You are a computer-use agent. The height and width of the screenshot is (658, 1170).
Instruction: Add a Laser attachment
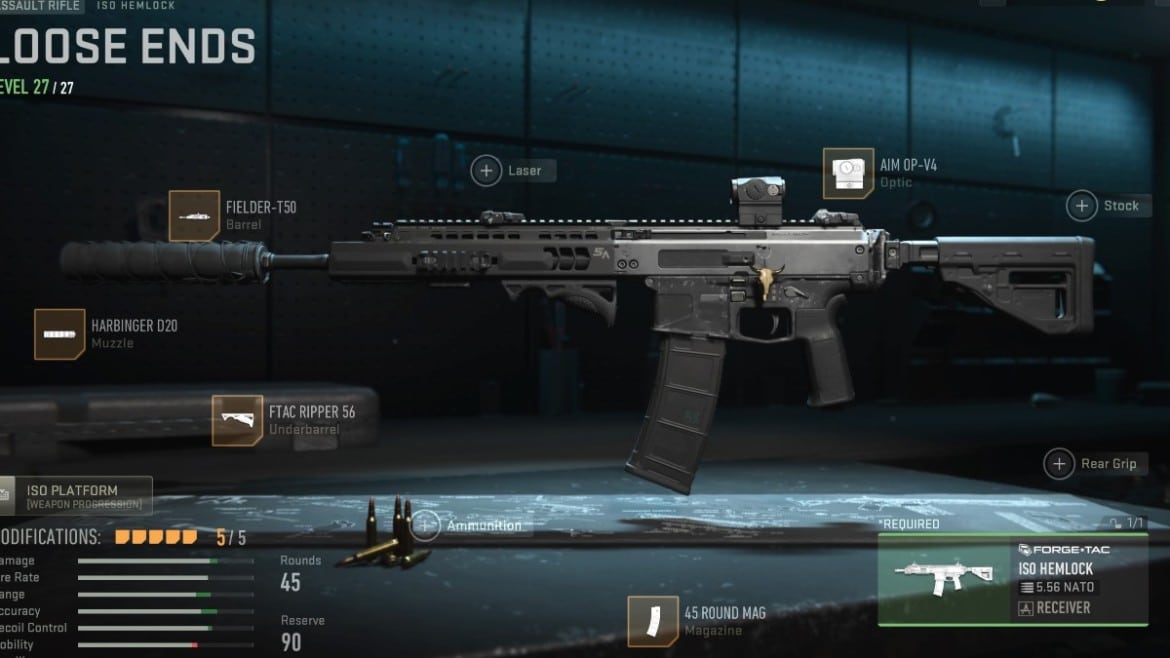(487, 171)
